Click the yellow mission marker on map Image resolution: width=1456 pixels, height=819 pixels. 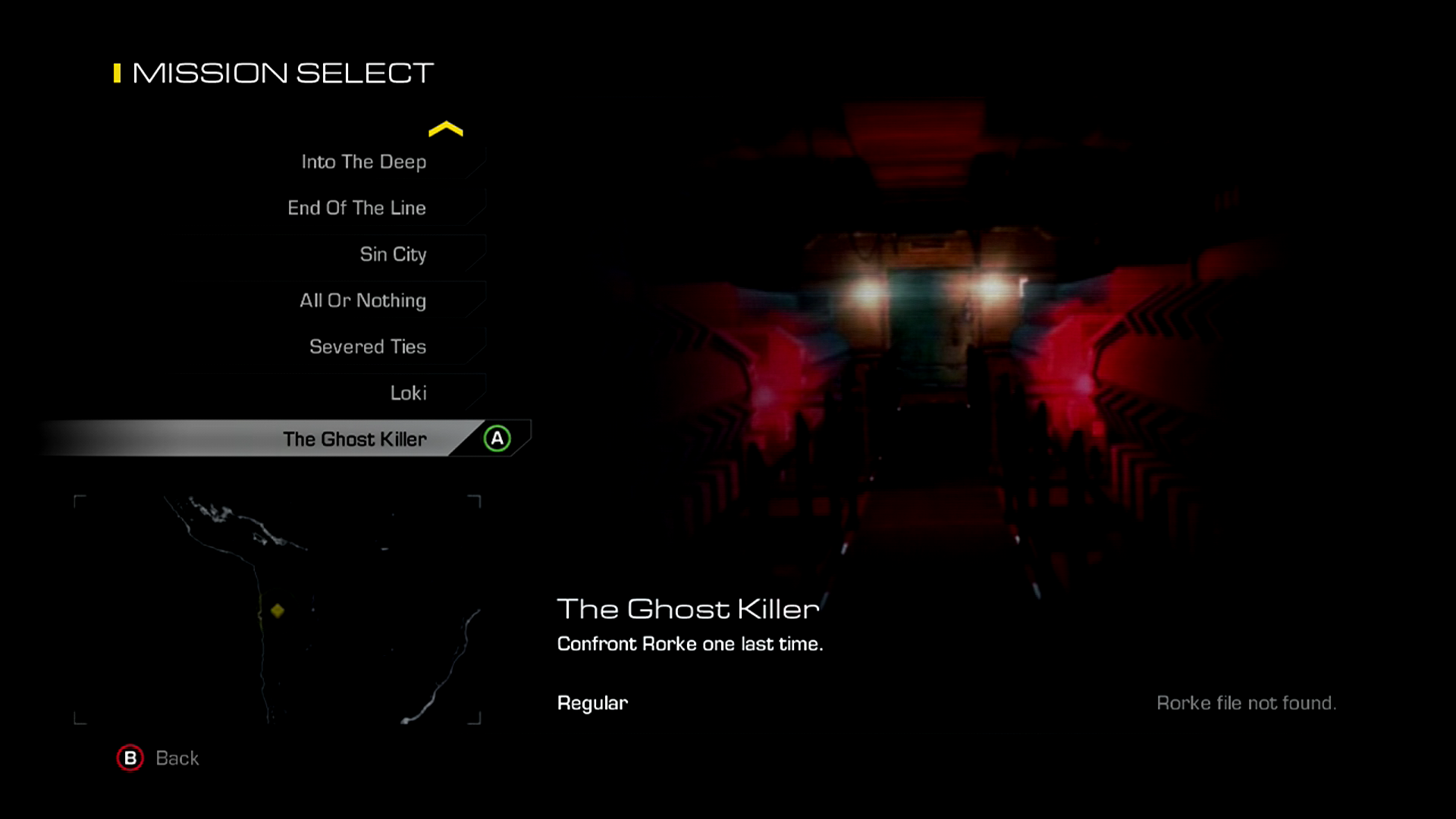[278, 610]
